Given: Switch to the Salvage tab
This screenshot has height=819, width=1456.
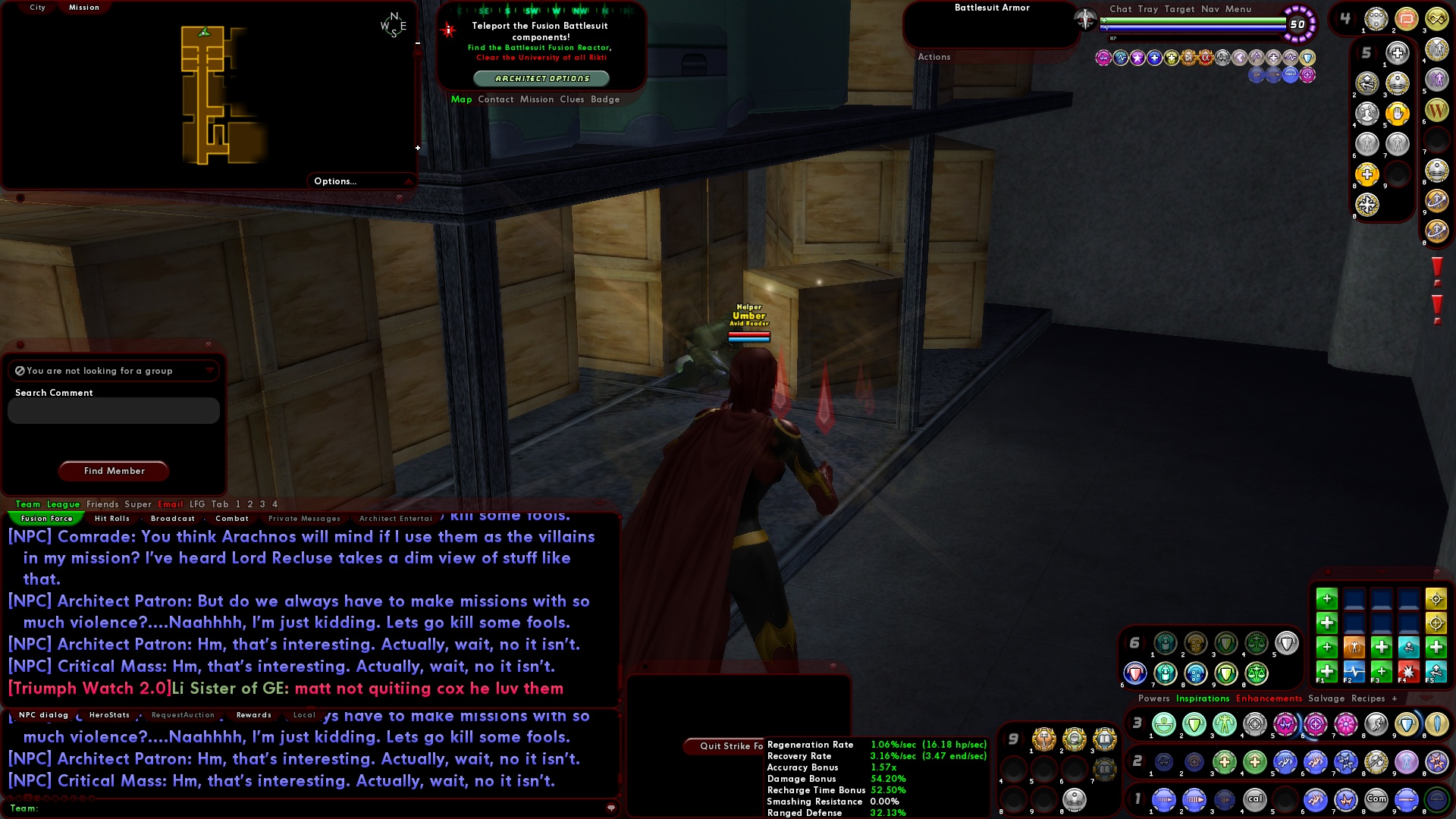Looking at the screenshot, I should [x=1326, y=698].
